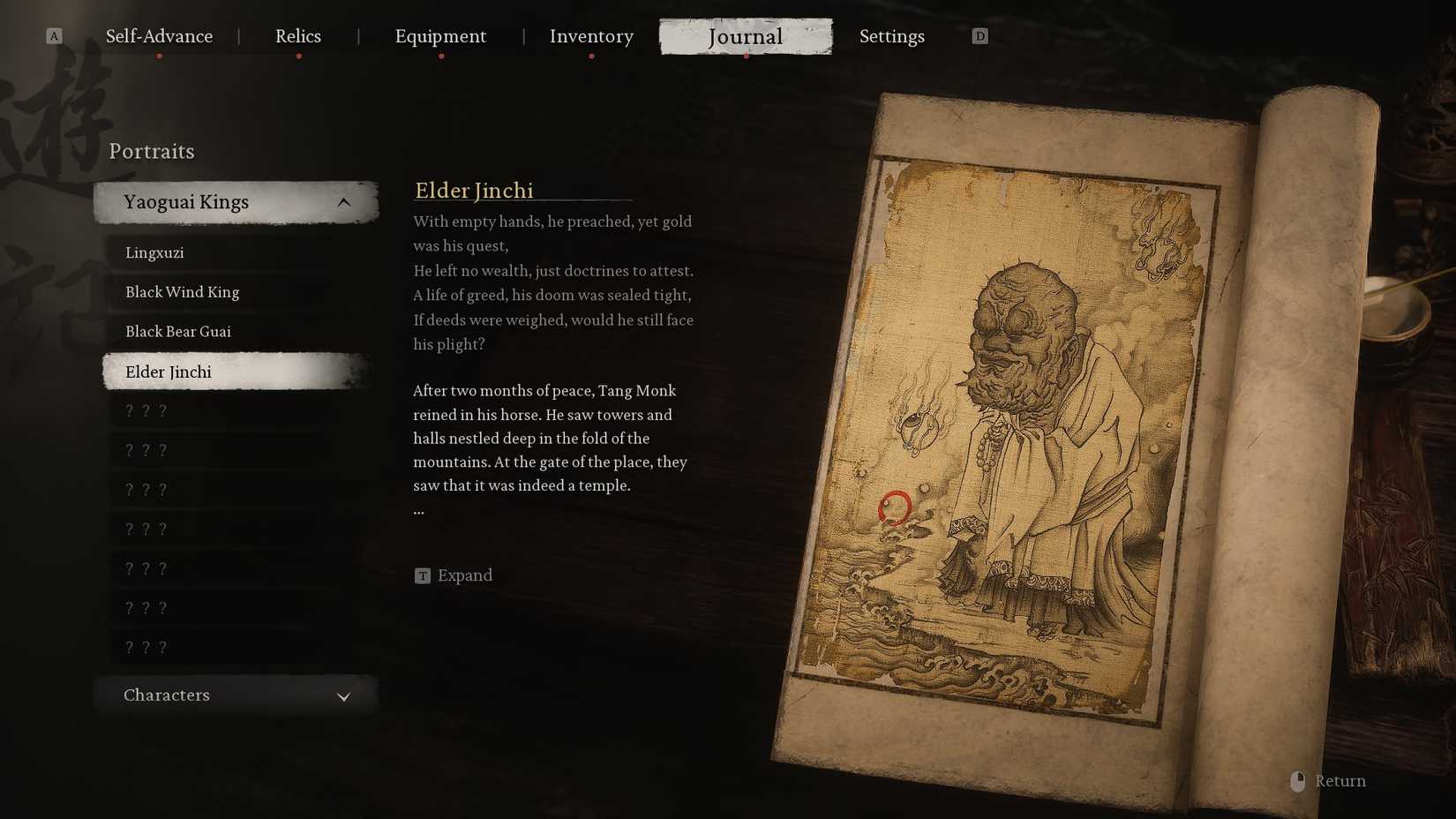Image resolution: width=1456 pixels, height=819 pixels.
Task: Switch to the Inventory tab
Action: click(x=591, y=36)
